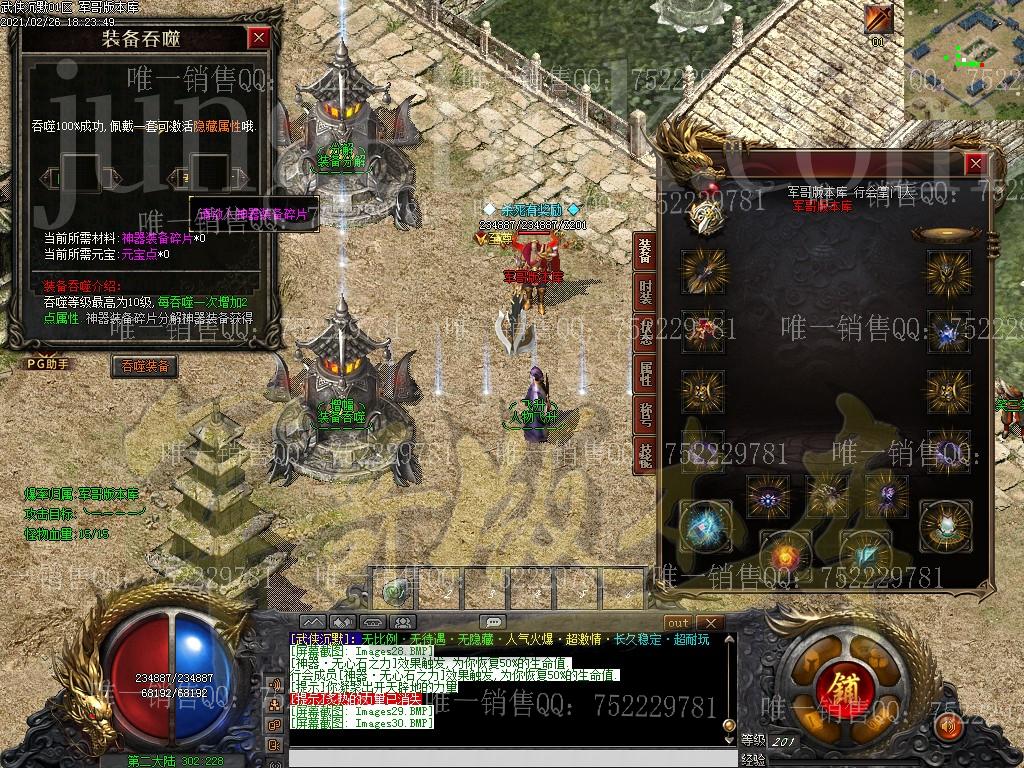Click the 'out' button above chat
Image resolution: width=1024 pixels, height=768 pixels.
pos(678,622)
